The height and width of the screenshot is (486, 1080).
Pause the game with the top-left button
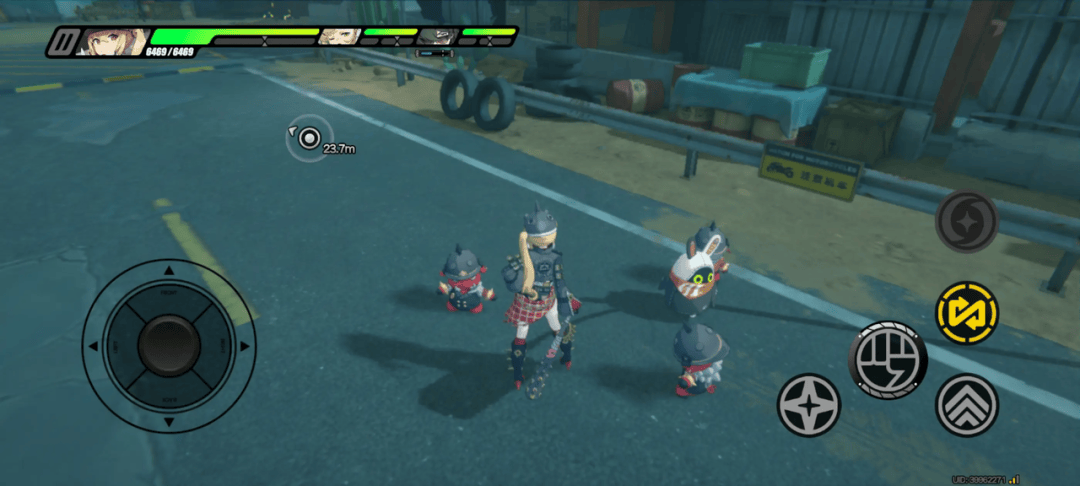[x=65, y=42]
